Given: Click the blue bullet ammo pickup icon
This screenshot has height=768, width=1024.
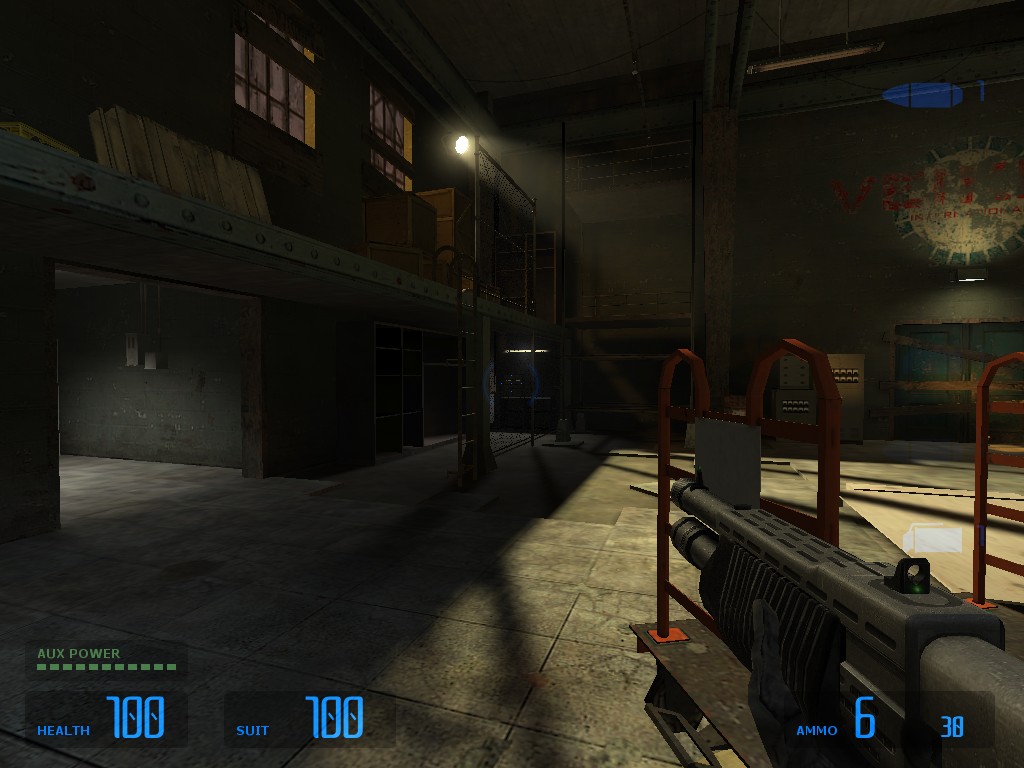Looking at the screenshot, I should [x=922, y=95].
